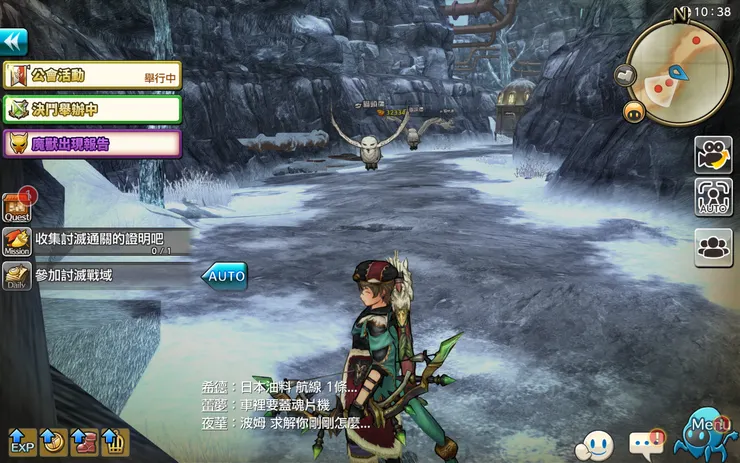
Task: Click the red boot speed boost icon
Action: (83, 440)
